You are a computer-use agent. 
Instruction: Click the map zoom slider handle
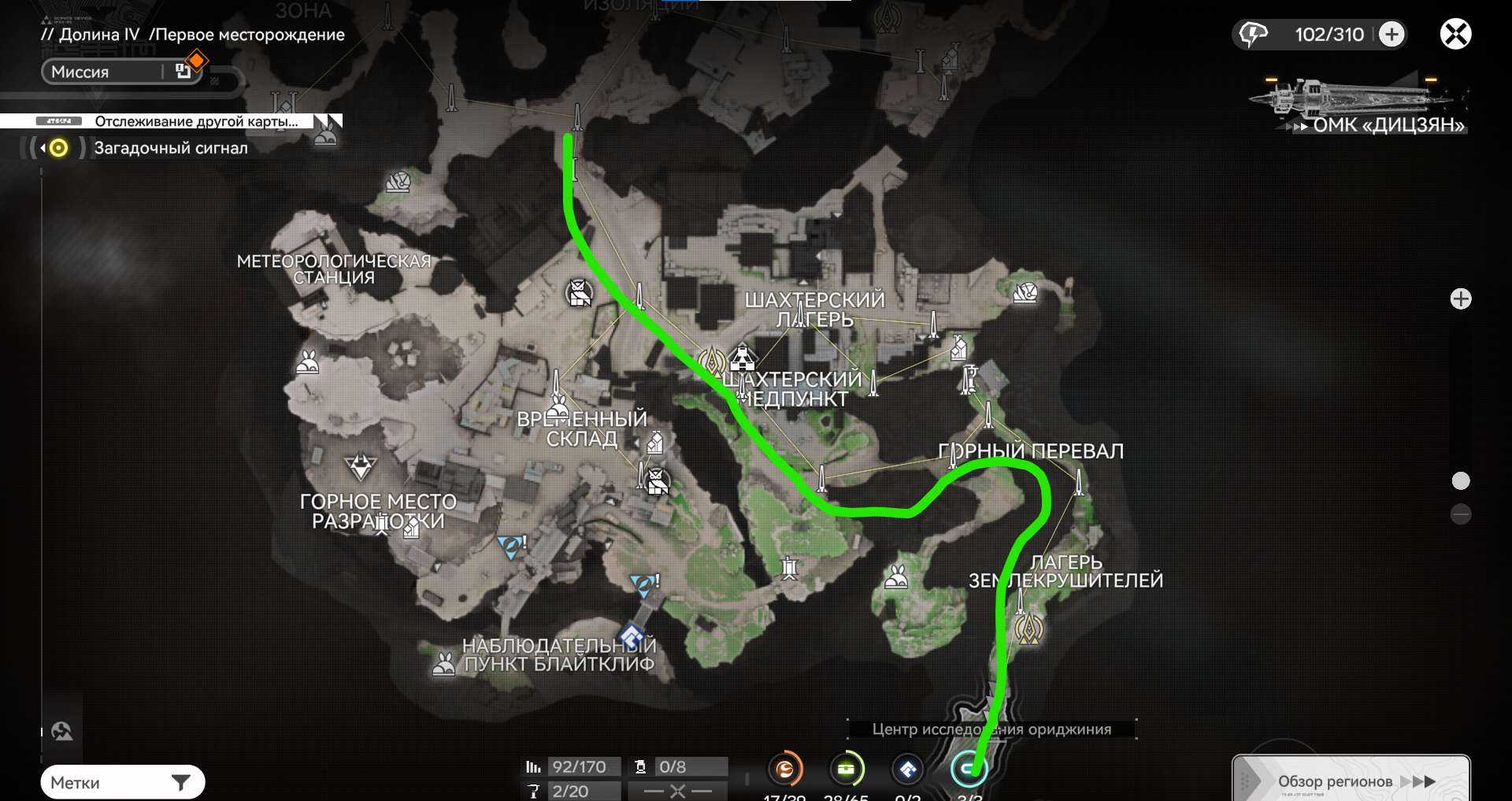pyautogui.click(x=1461, y=480)
